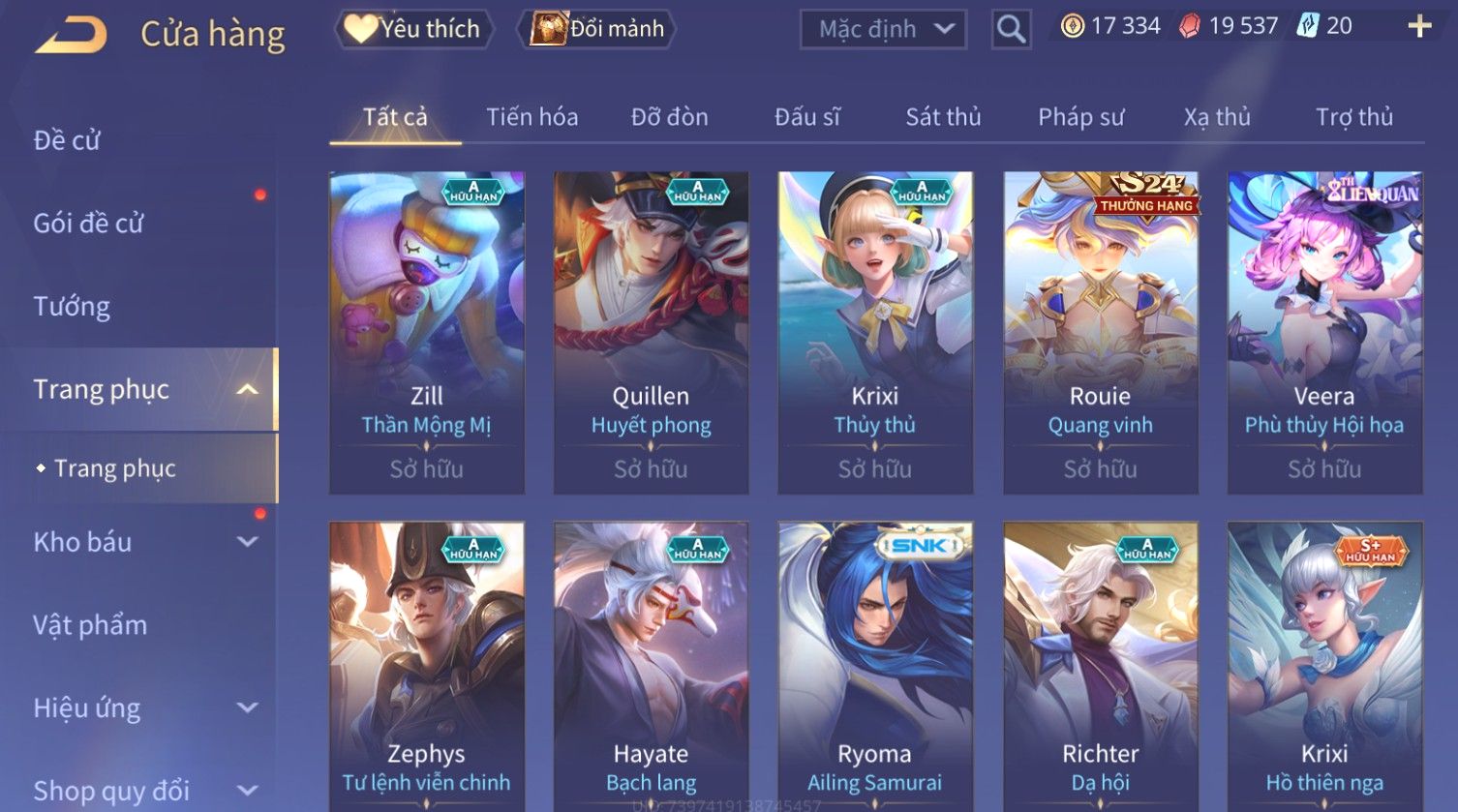Click the magnifying glass search button
The image size is (1458, 812).
(x=1011, y=30)
